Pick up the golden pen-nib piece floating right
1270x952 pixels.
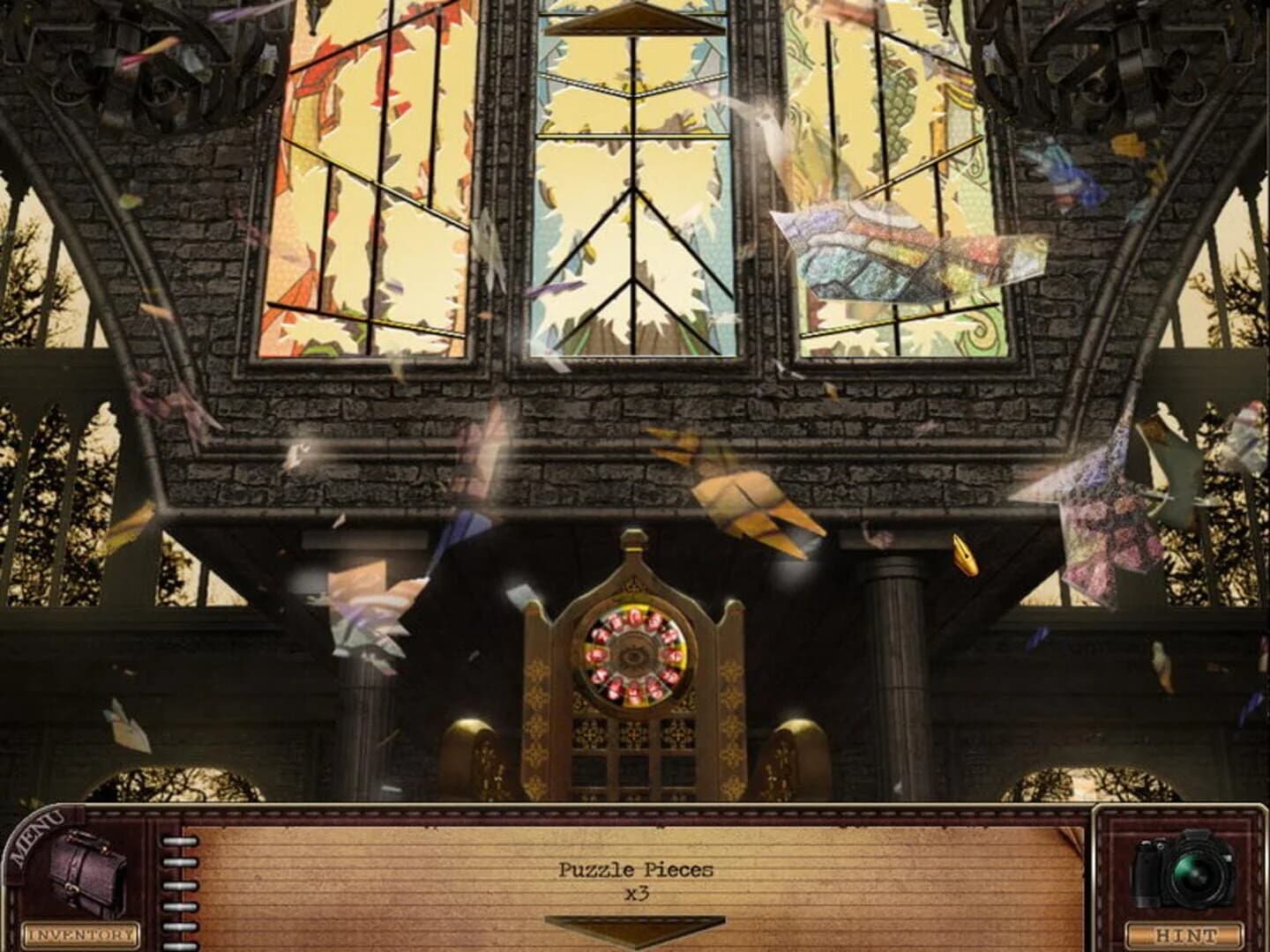pyautogui.click(x=964, y=555)
